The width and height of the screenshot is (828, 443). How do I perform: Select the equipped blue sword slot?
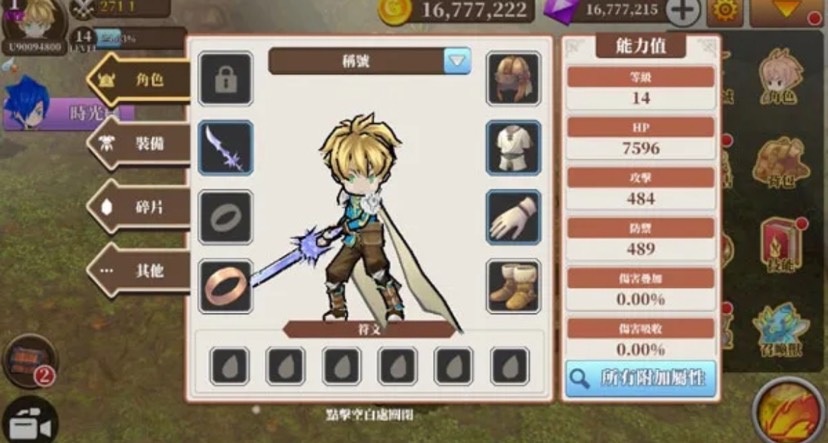[225, 147]
